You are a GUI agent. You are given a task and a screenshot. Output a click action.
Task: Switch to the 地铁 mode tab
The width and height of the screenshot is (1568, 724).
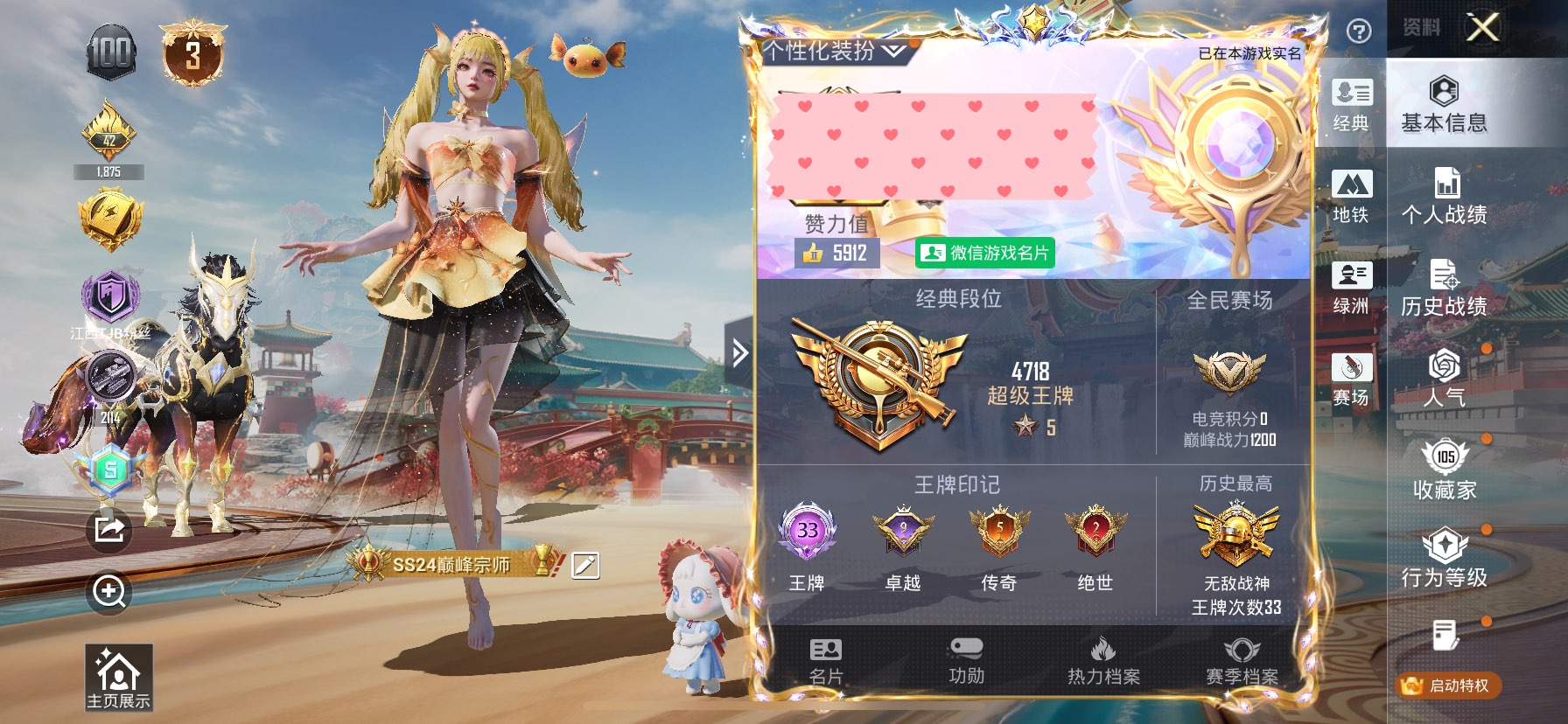click(x=1351, y=196)
